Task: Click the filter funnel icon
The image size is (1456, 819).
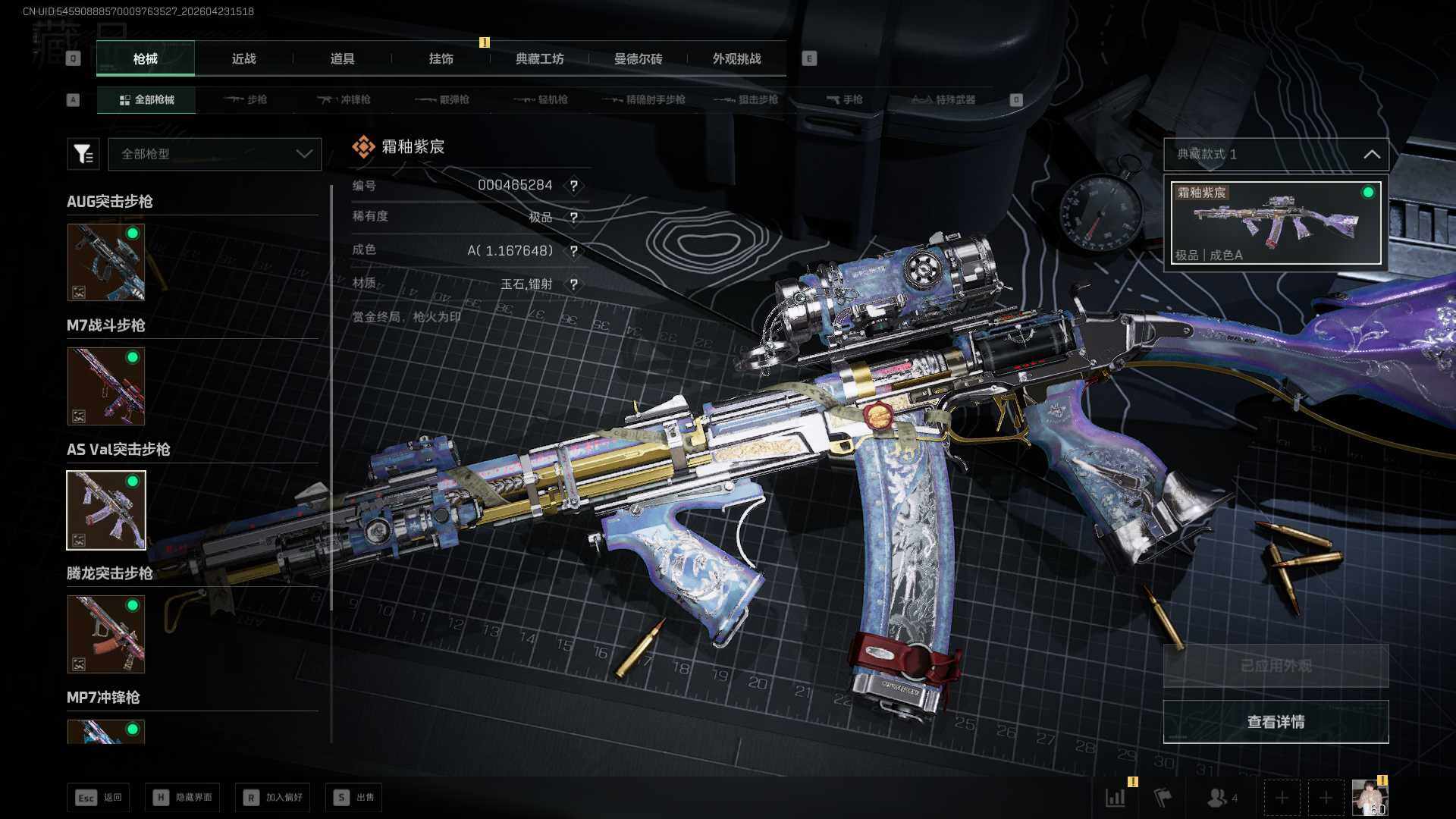Action: (x=83, y=154)
